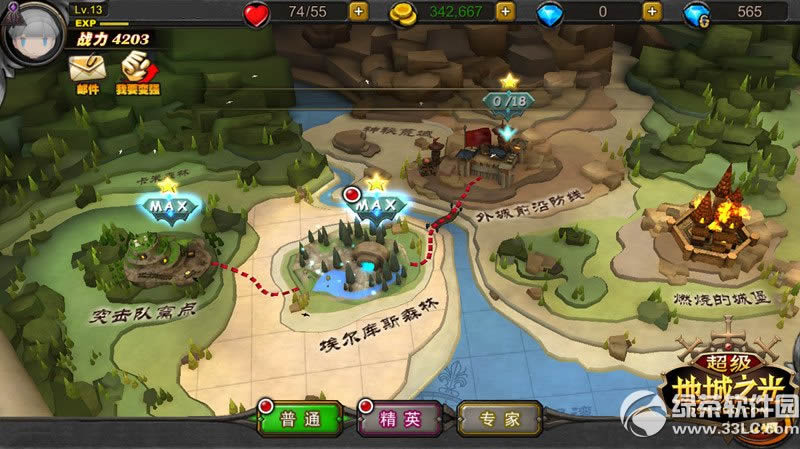Screen dimensions: 800x449
Task: Buy gold coins with the plus button
Action: tap(505, 12)
